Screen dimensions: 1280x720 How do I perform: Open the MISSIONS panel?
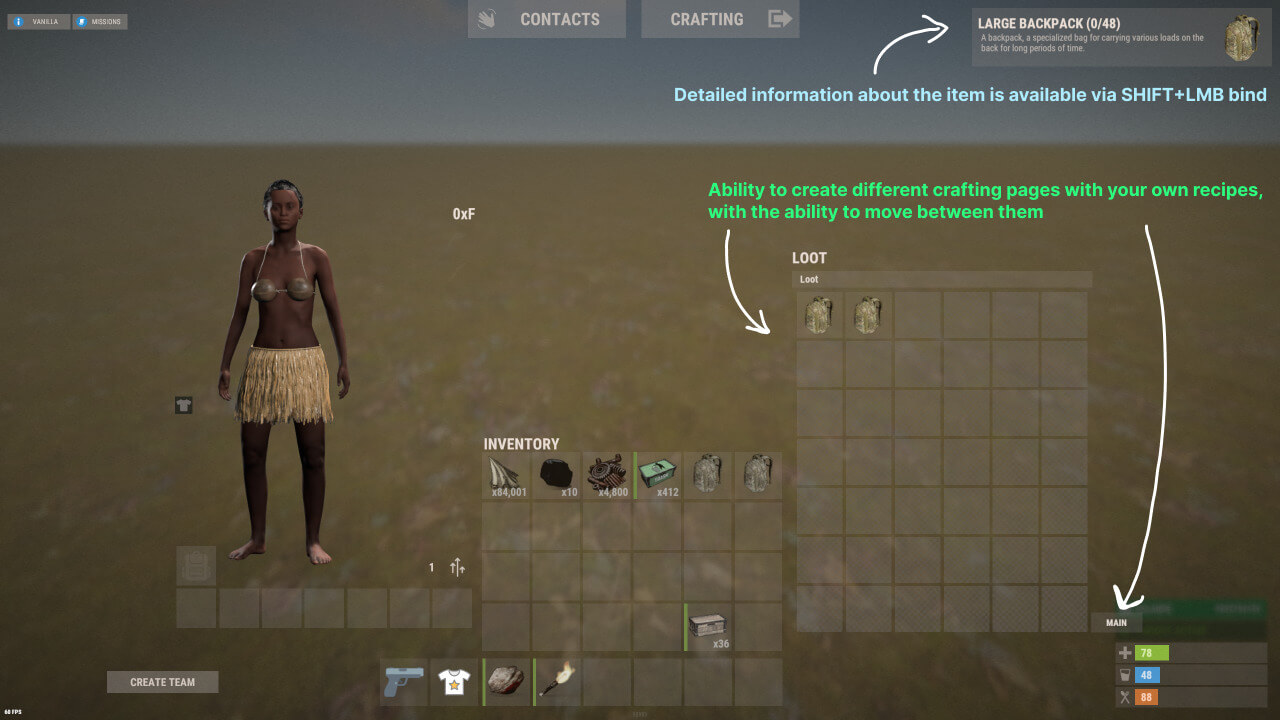(100, 21)
